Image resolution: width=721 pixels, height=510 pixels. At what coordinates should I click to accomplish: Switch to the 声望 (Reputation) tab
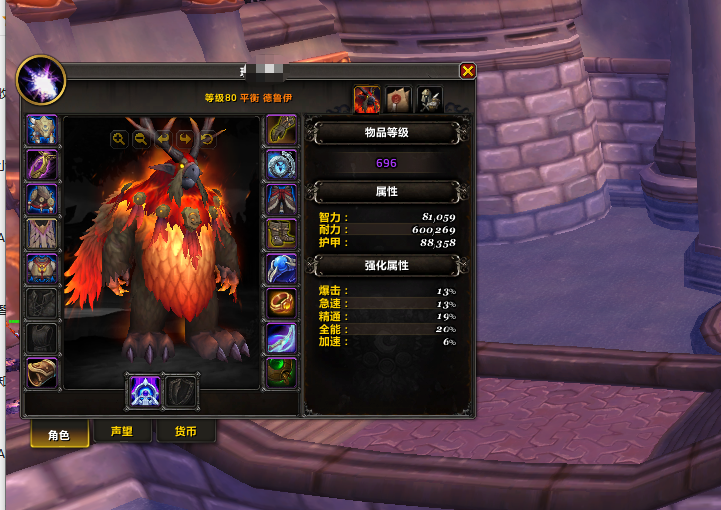[122, 432]
